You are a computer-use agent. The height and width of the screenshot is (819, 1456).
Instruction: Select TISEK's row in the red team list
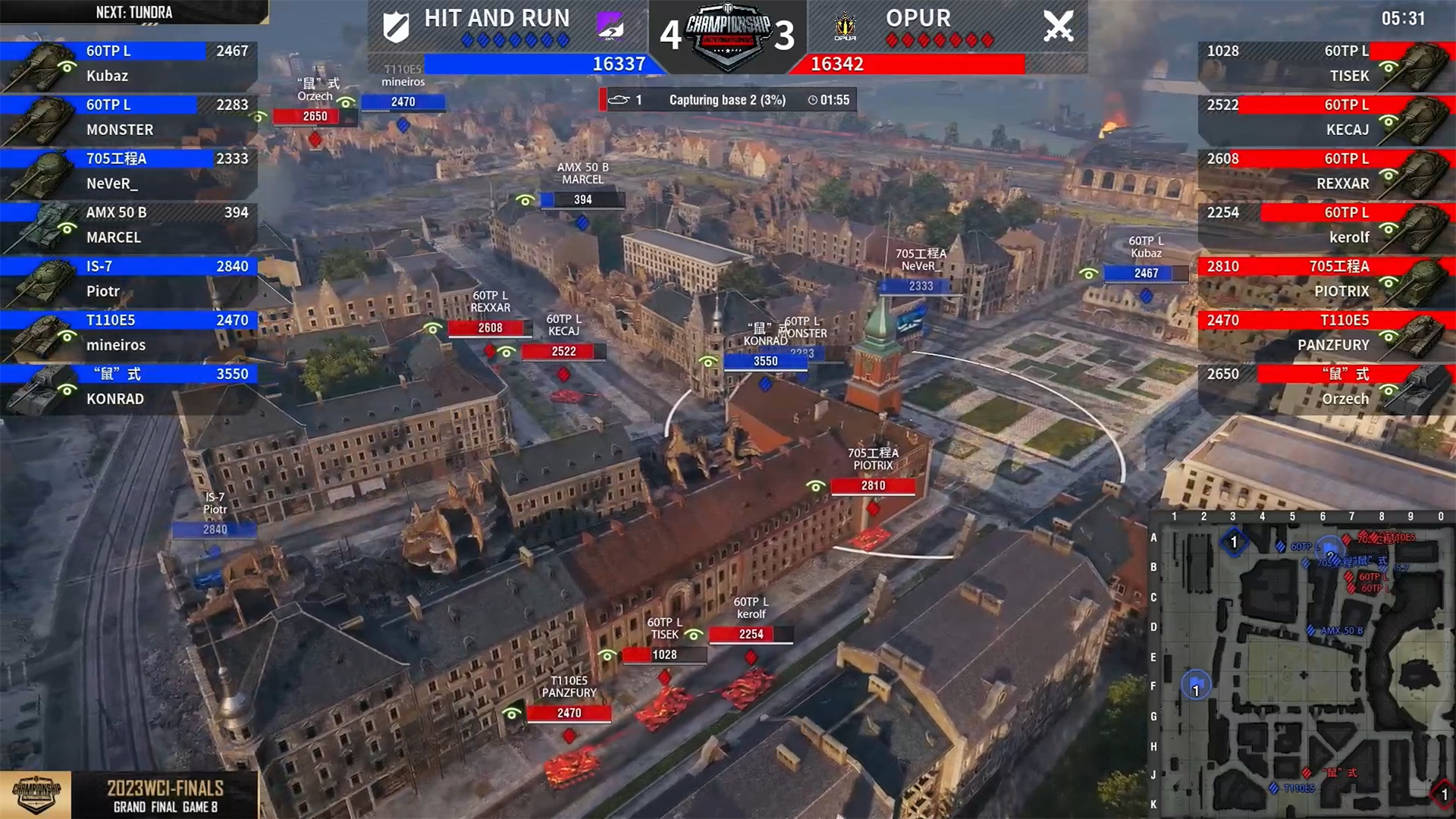click(1326, 64)
